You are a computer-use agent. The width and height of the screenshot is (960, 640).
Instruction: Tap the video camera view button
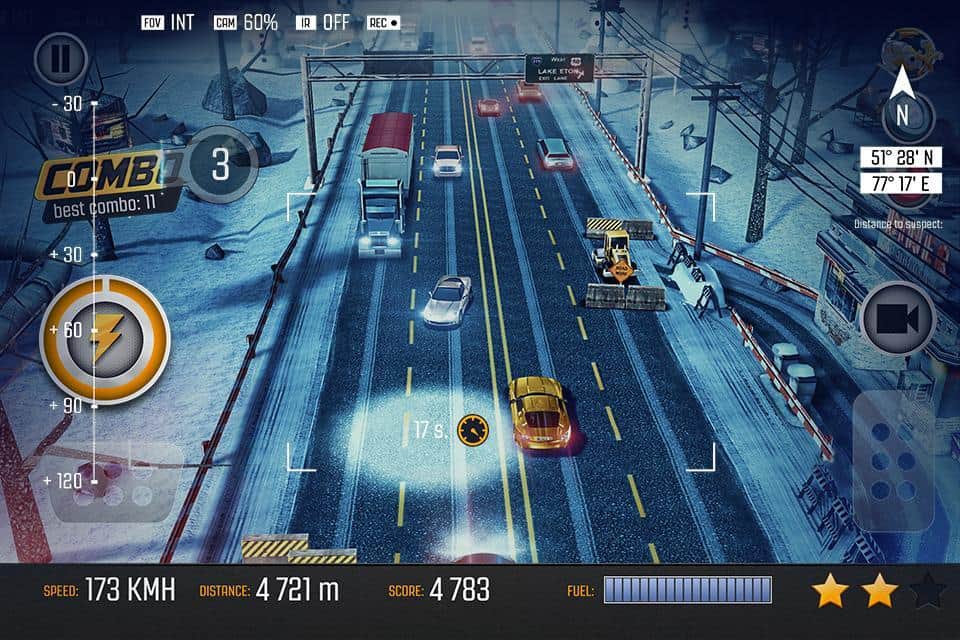897,319
